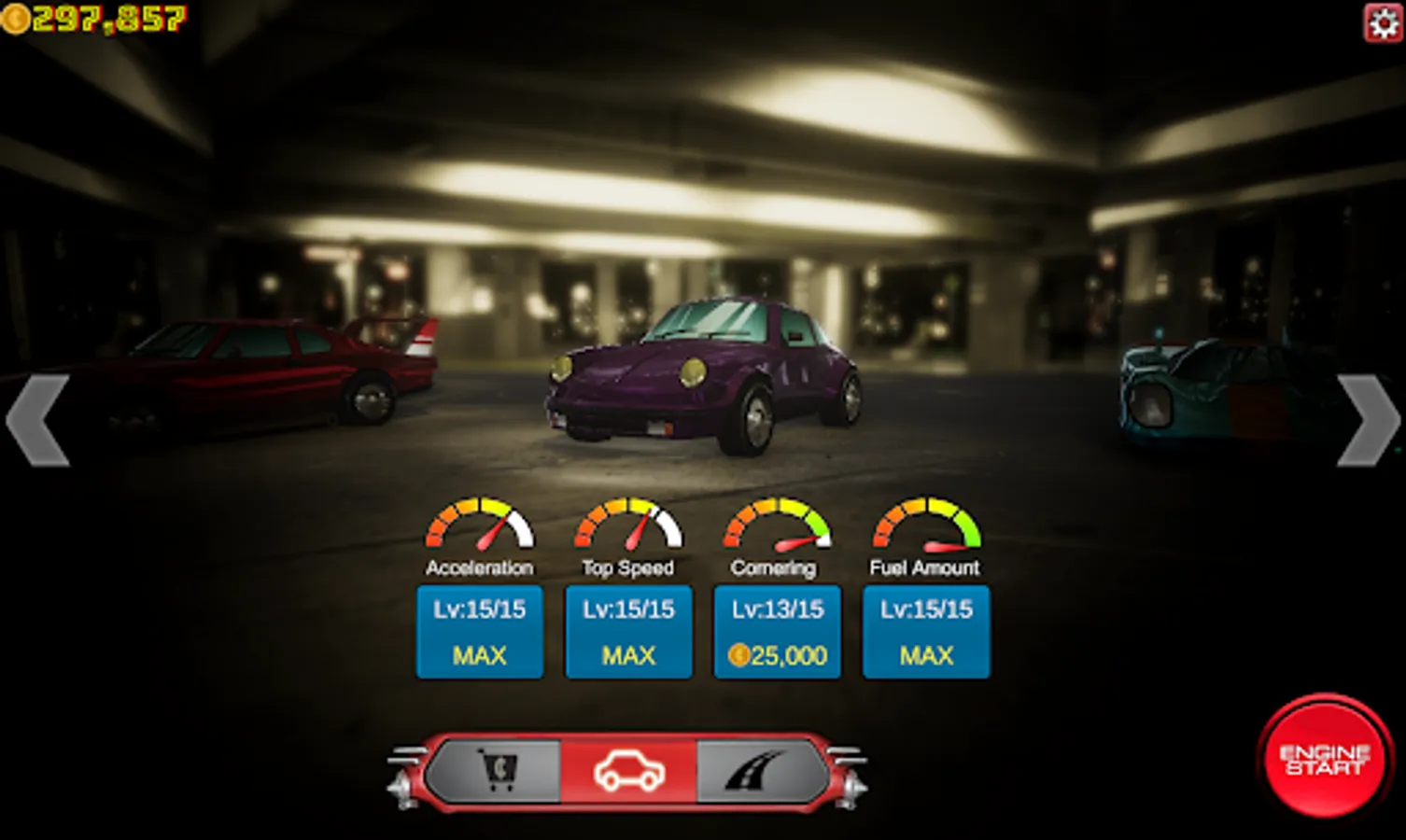Show the next car with right arrow

(1368, 420)
